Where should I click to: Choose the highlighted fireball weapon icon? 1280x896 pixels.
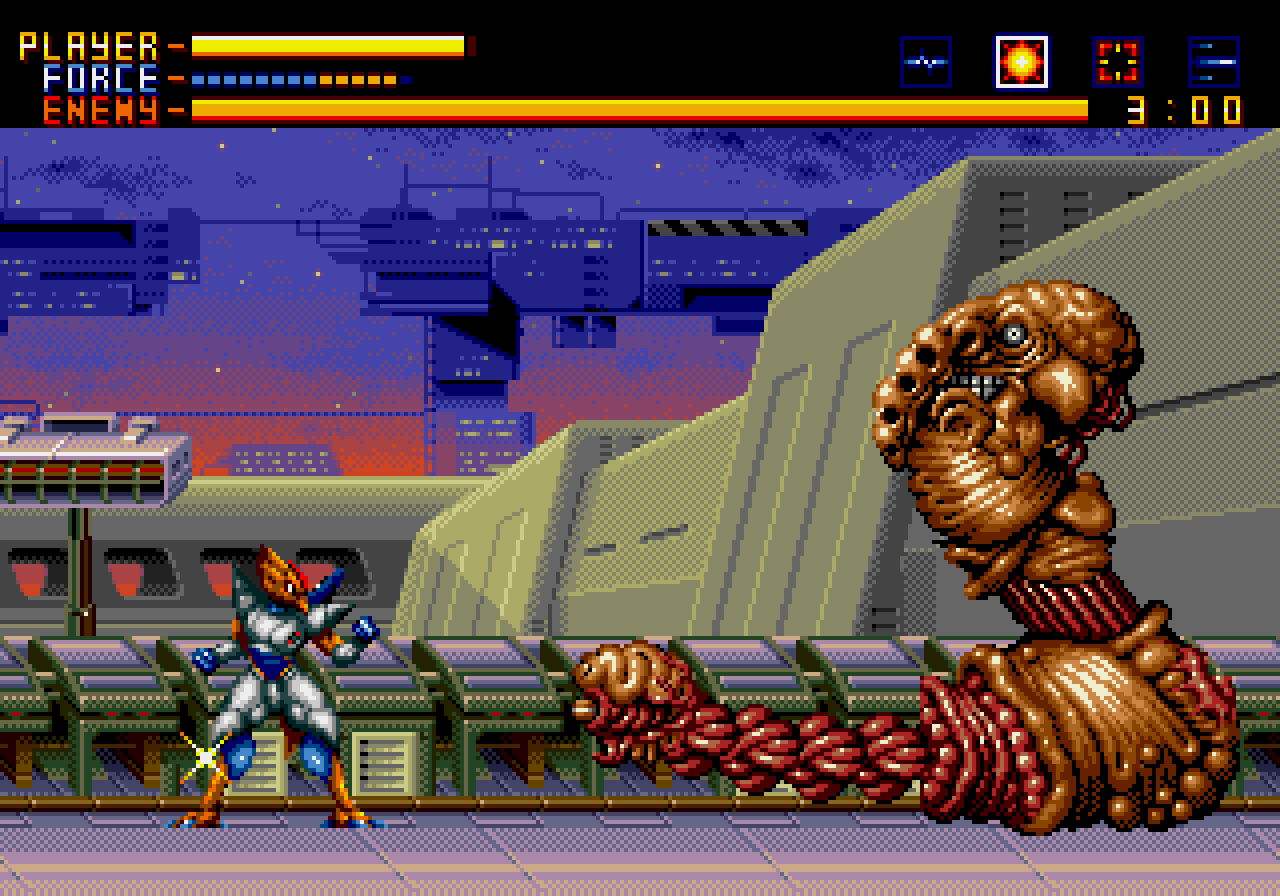pos(1021,62)
